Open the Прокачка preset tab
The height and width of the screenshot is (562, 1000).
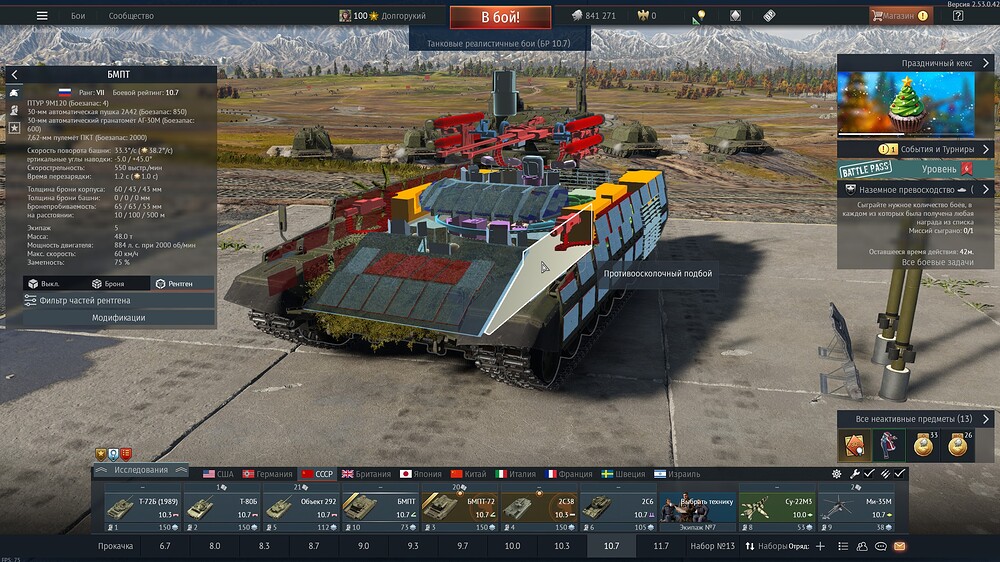point(116,547)
